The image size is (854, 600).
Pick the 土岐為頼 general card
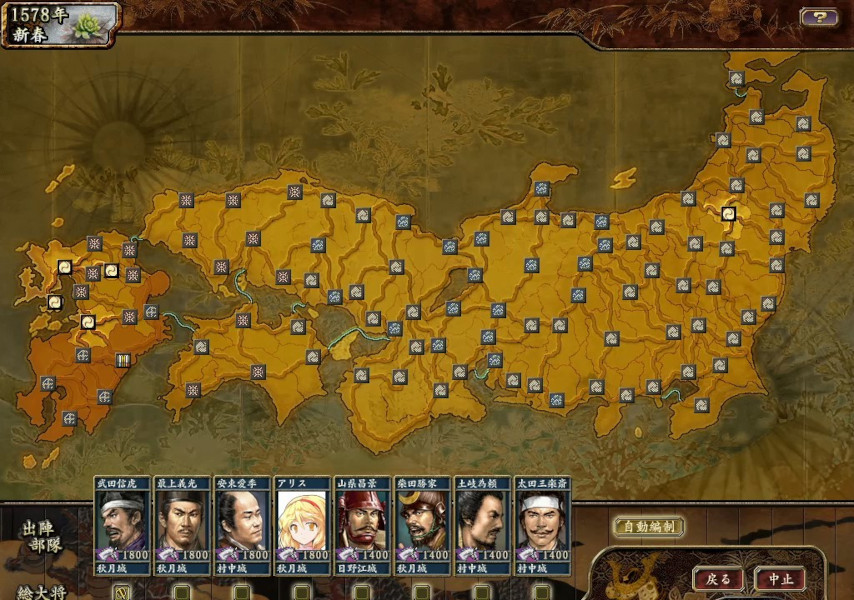(x=481, y=525)
